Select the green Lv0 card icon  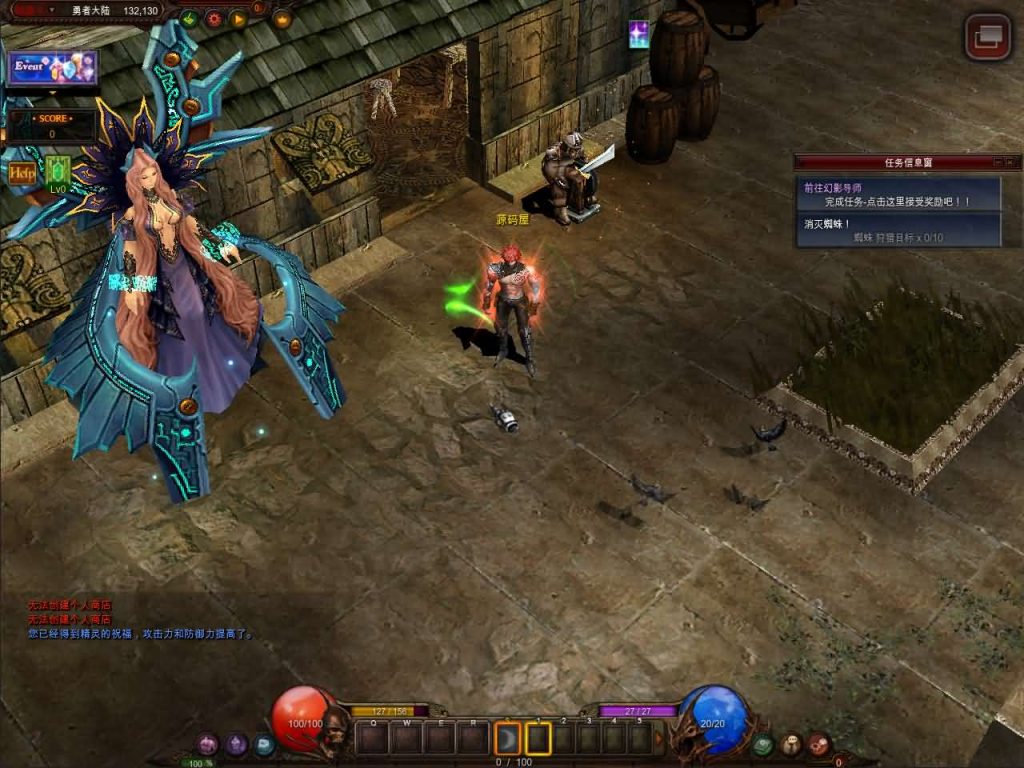coord(58,172)
